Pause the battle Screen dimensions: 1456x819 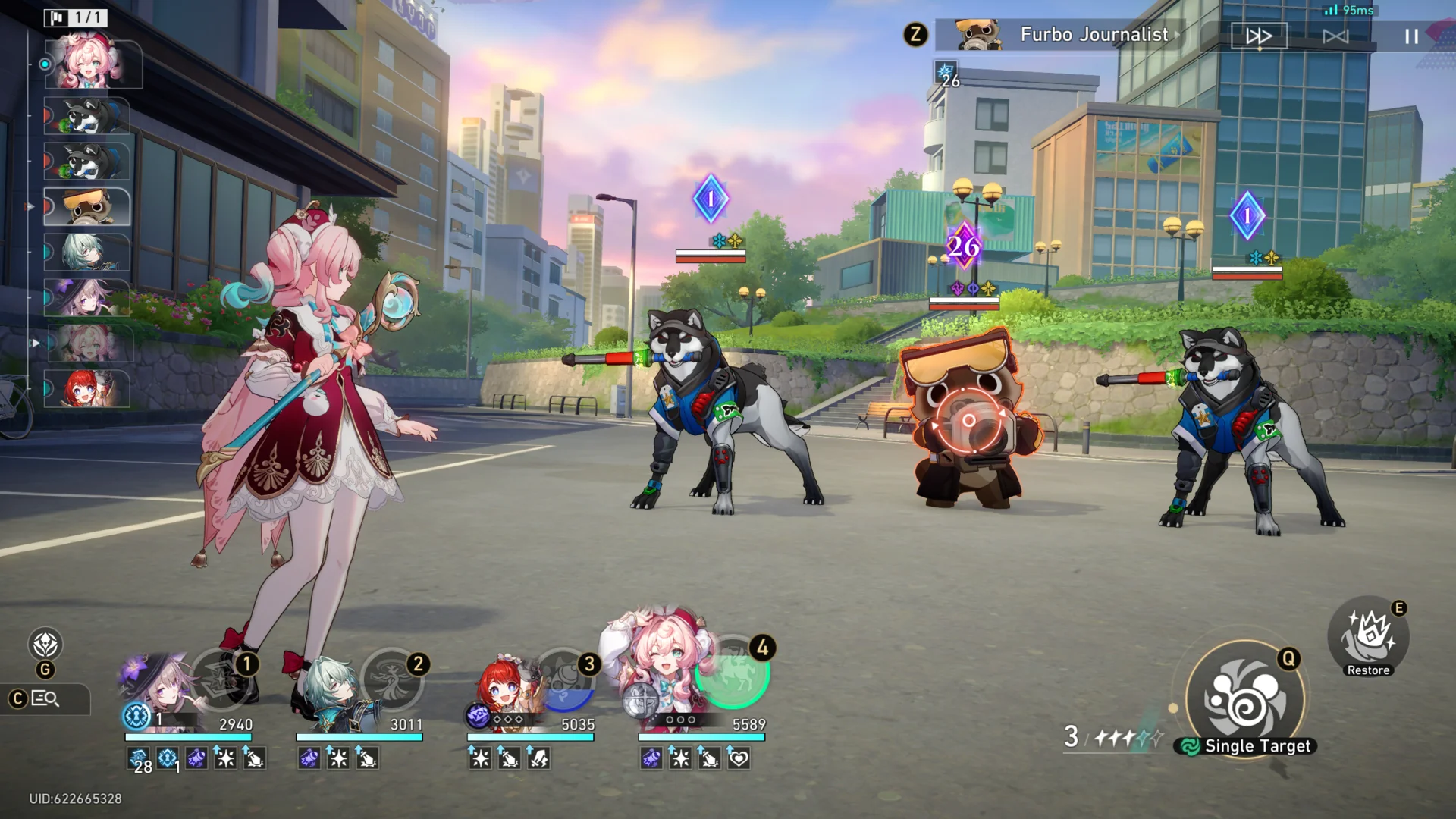coord(1410,36)
